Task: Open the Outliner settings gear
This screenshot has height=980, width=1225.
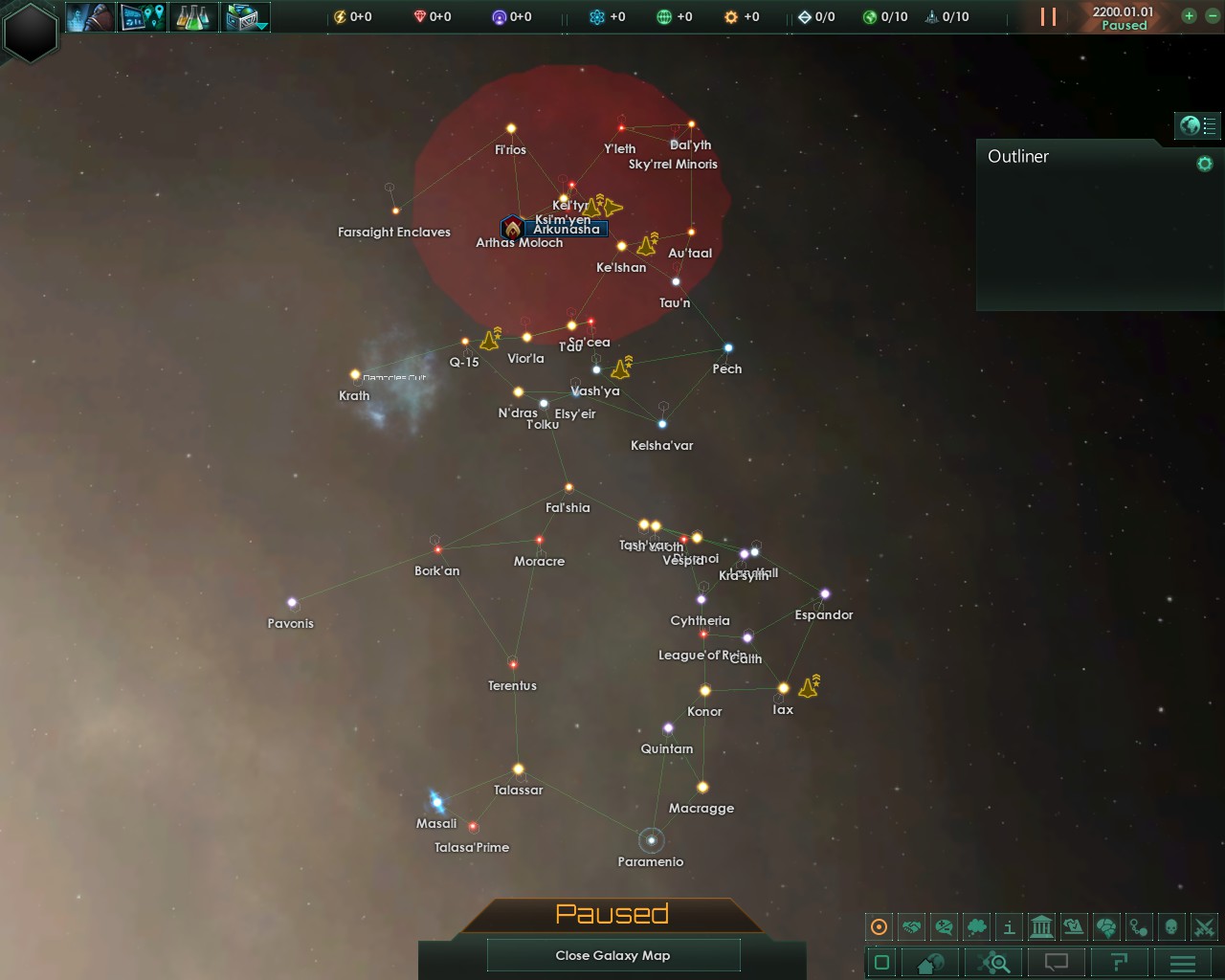Action: point(1203,164)
